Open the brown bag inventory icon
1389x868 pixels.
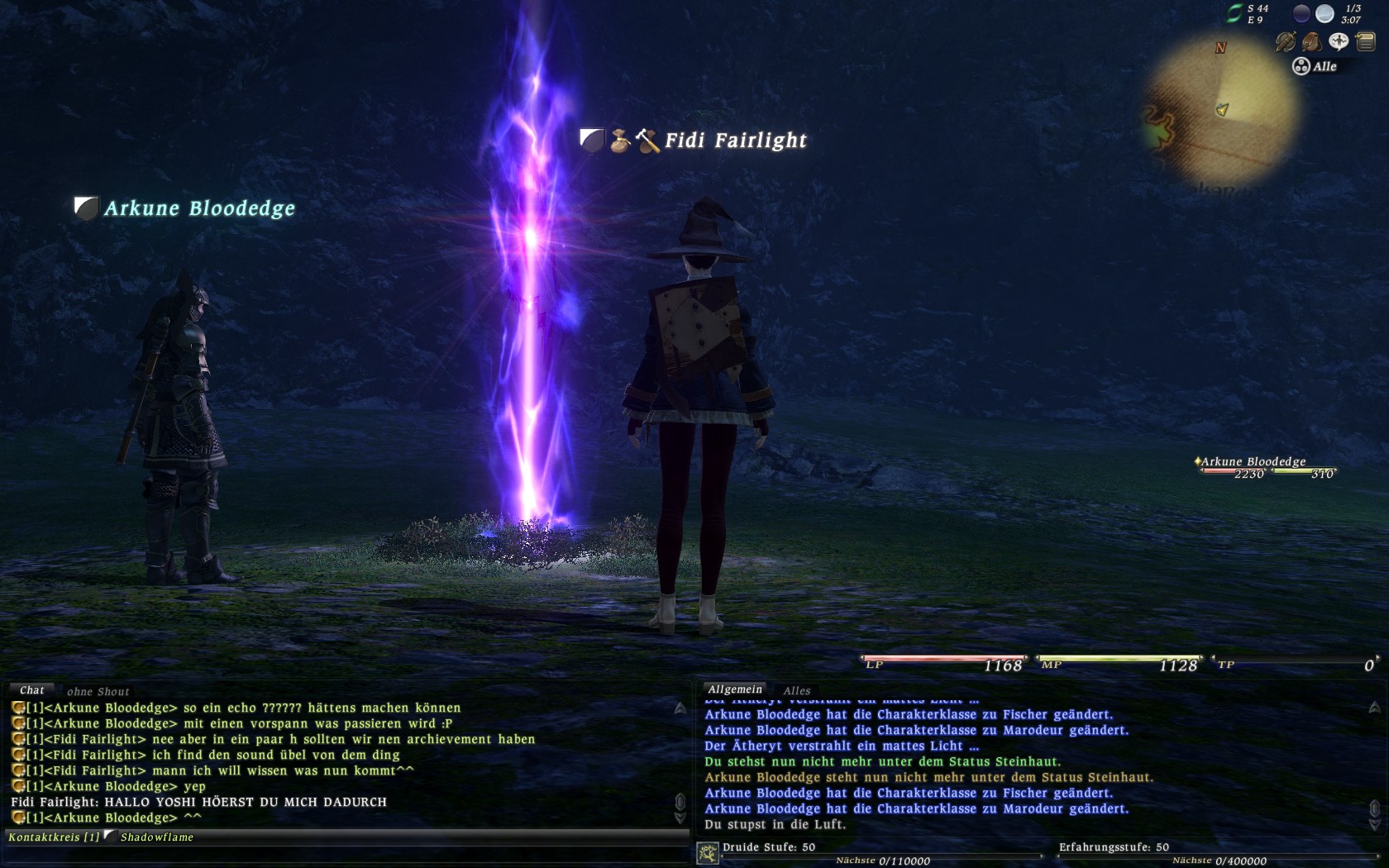pyautogui.click(x=1311, y=41)
